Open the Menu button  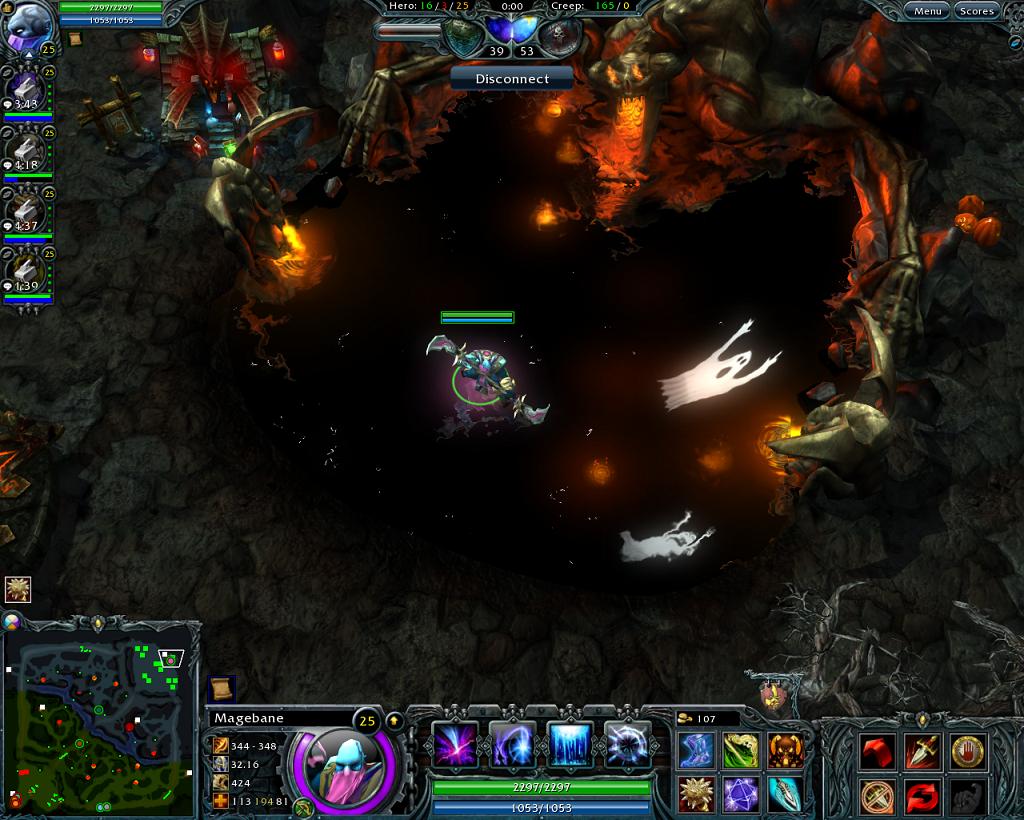tap(927, 11)
